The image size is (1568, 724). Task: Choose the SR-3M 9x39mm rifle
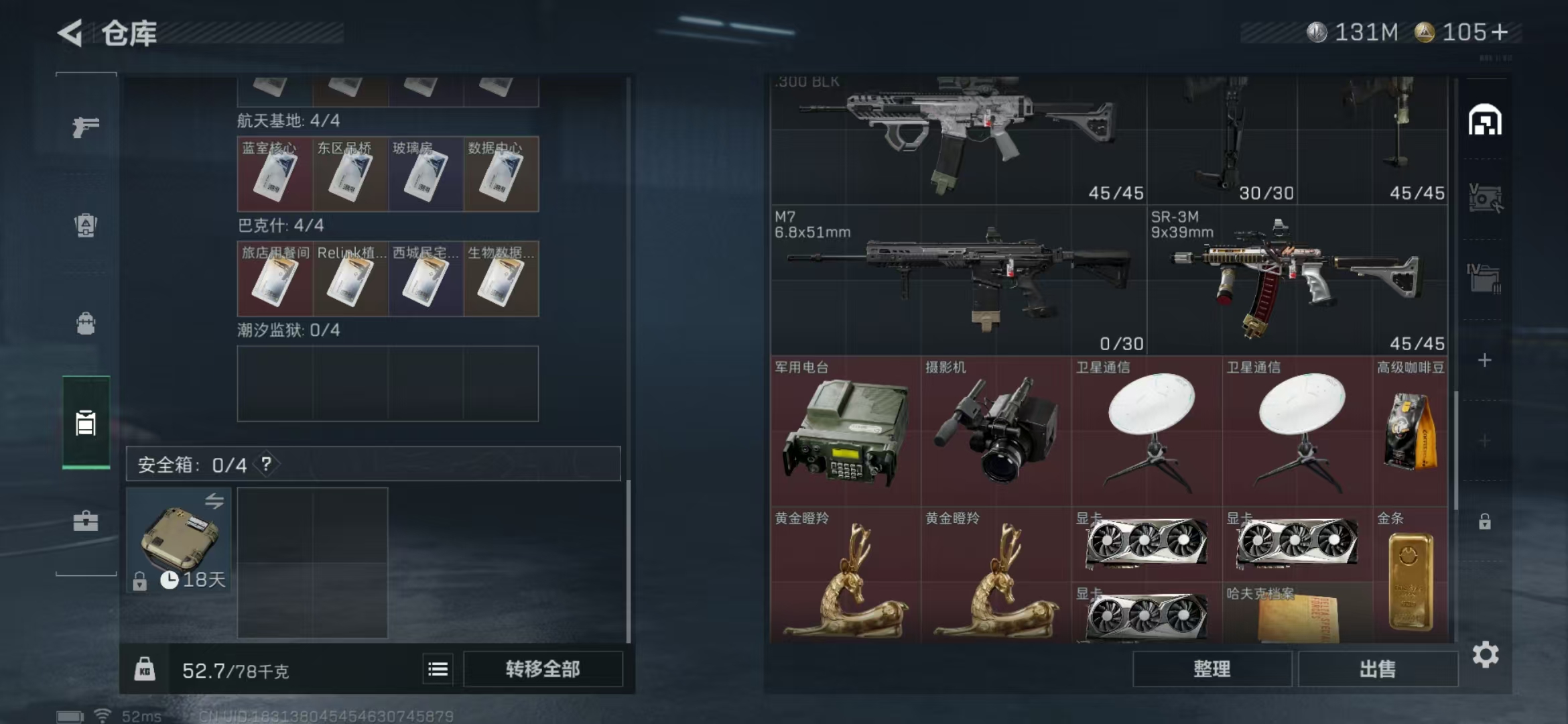click(1297, 280)
